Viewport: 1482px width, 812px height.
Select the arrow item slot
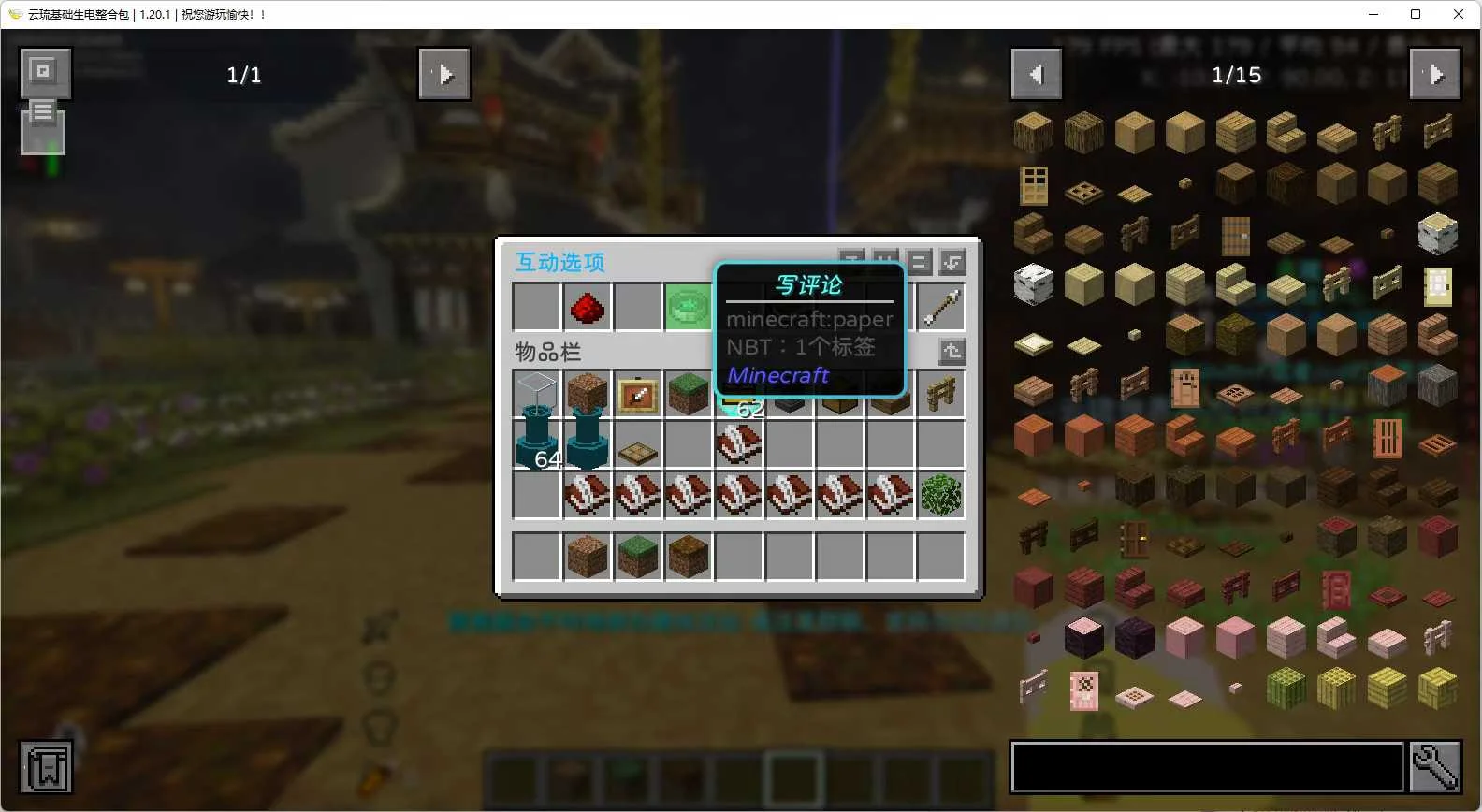point(941,307)
